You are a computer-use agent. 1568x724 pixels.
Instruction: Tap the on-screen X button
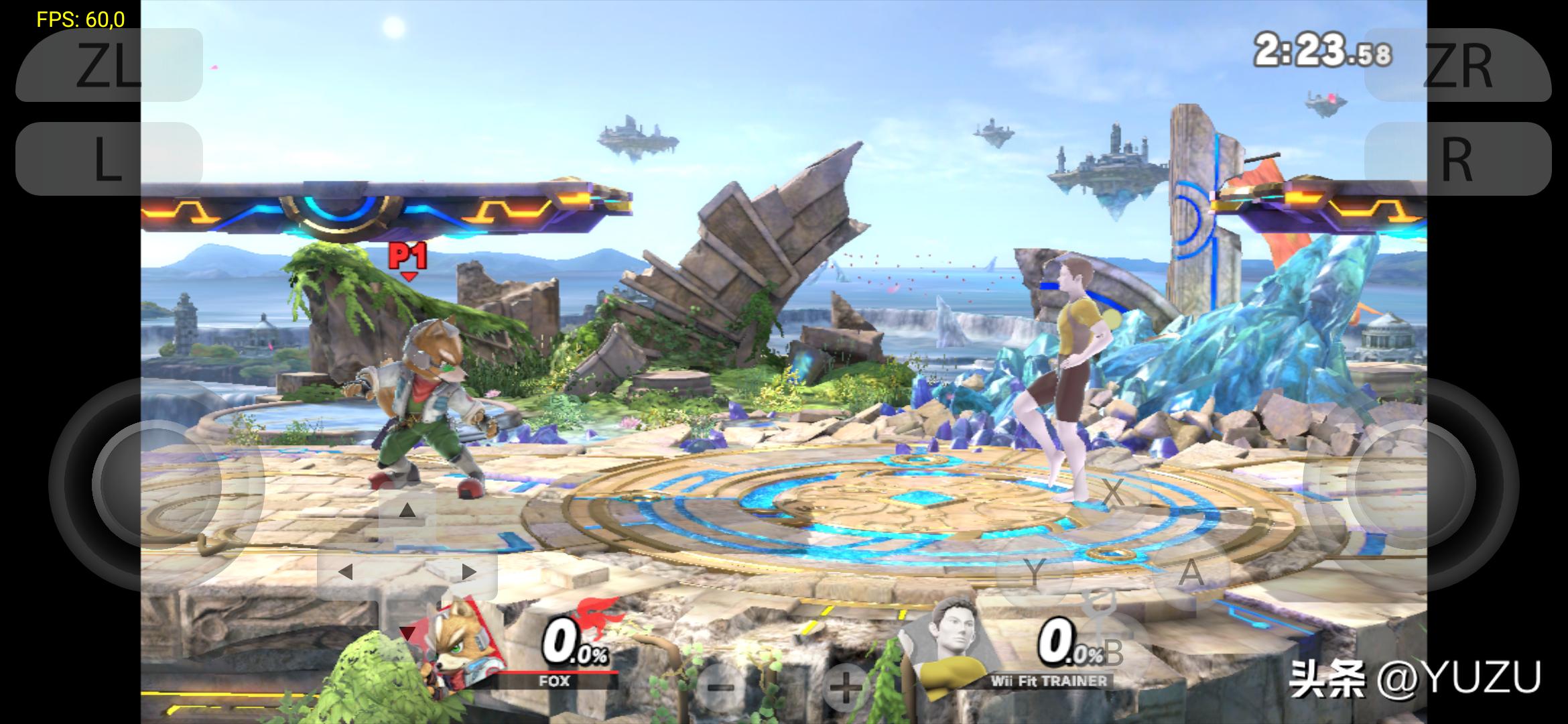1113,493
